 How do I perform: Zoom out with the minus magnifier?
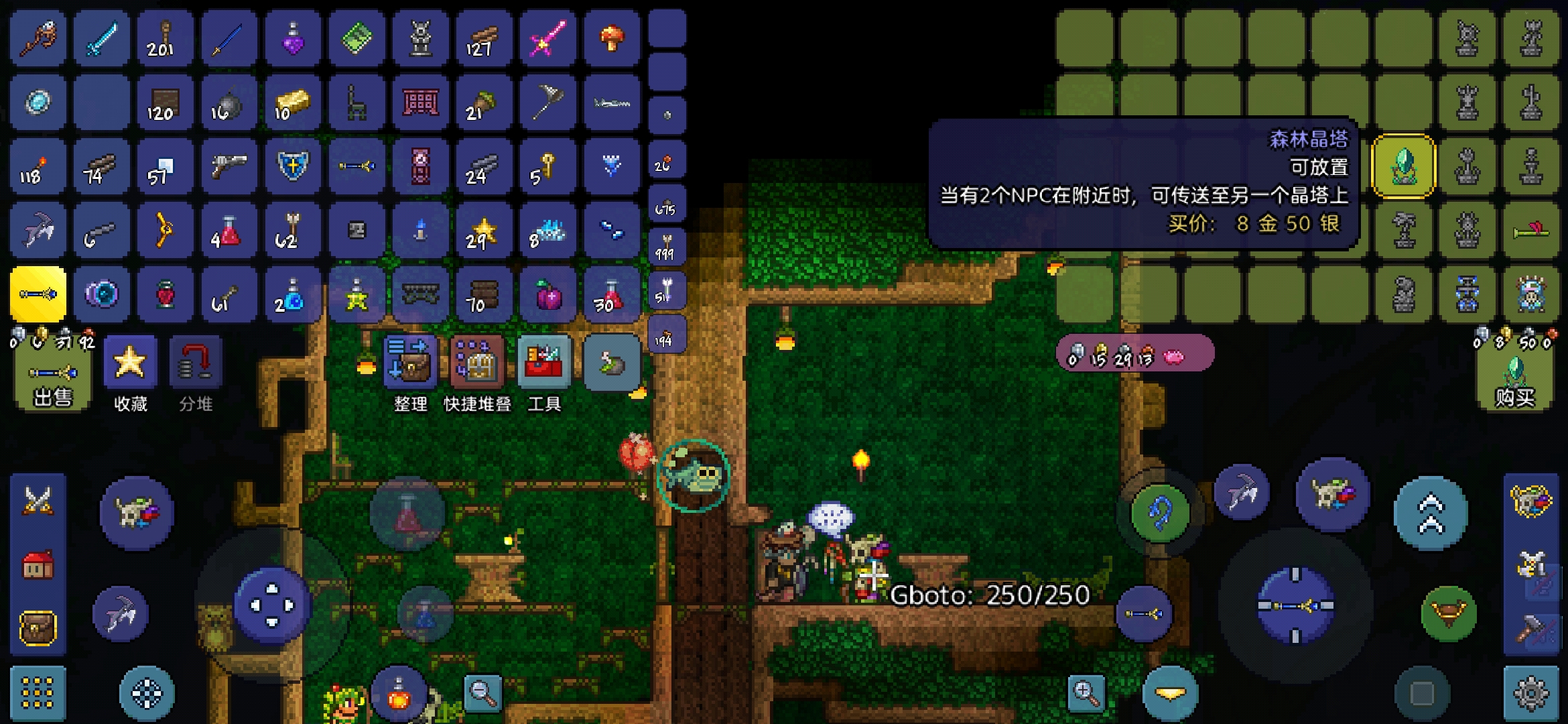[x=482, y=692]
